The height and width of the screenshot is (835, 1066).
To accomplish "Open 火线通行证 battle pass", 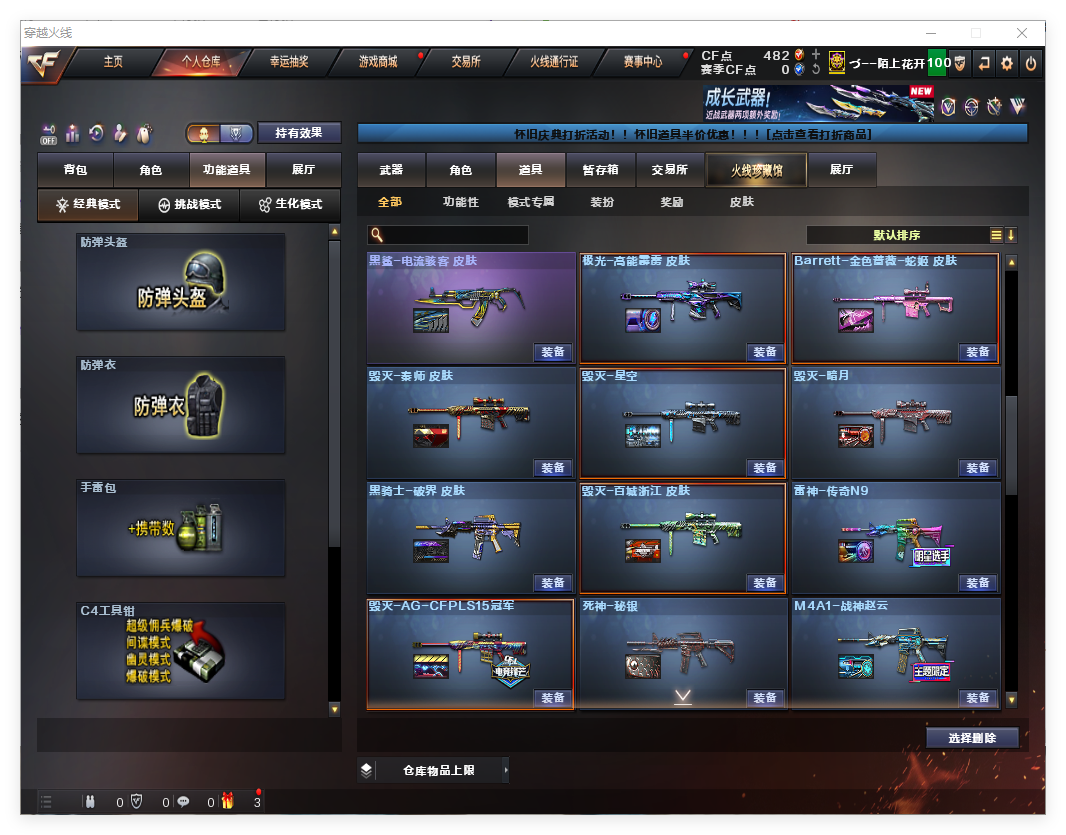I will click(554, 62).
